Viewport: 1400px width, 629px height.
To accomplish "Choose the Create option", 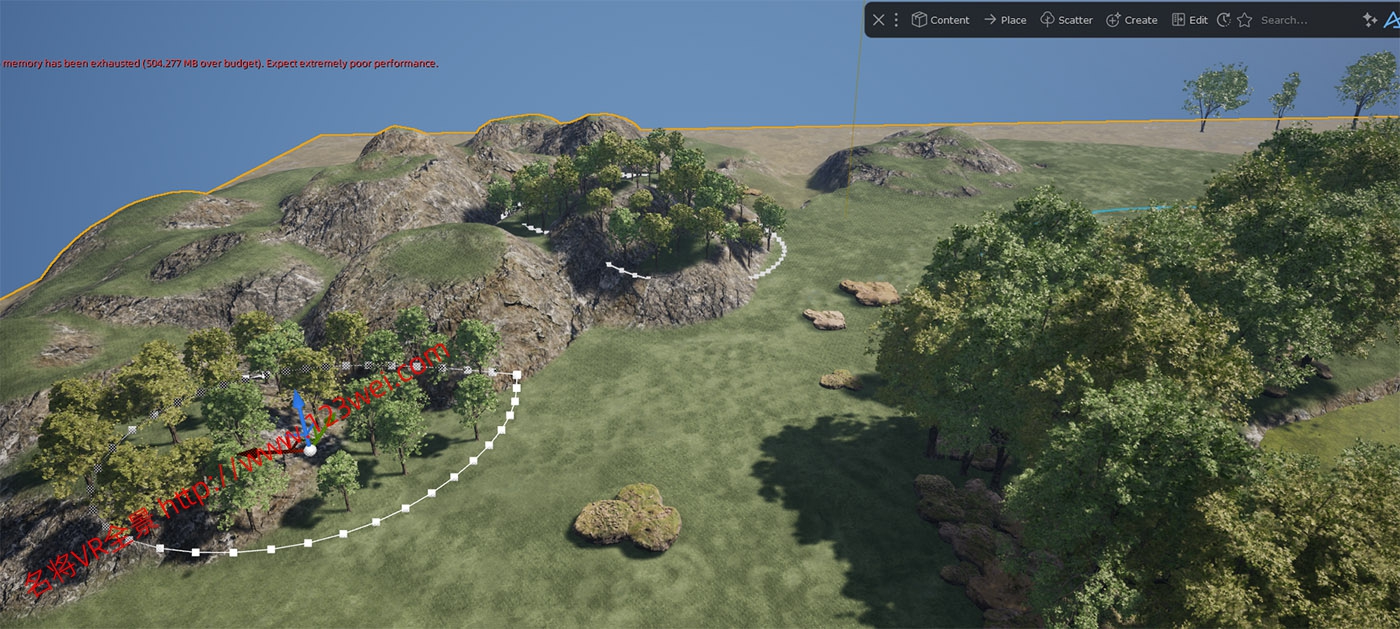I will (x=1131, y=20).
